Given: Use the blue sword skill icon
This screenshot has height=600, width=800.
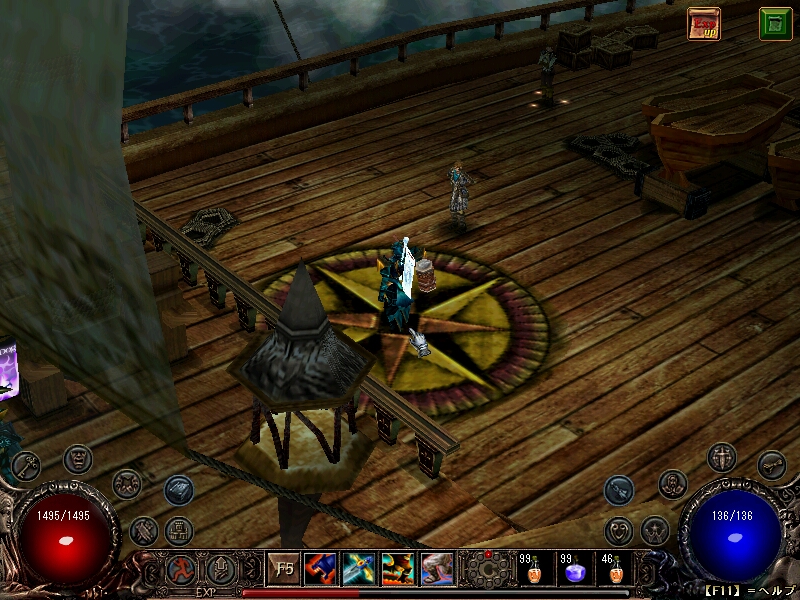Looking at the screenshot, I should pyautogui.click(x=360, y=570).
